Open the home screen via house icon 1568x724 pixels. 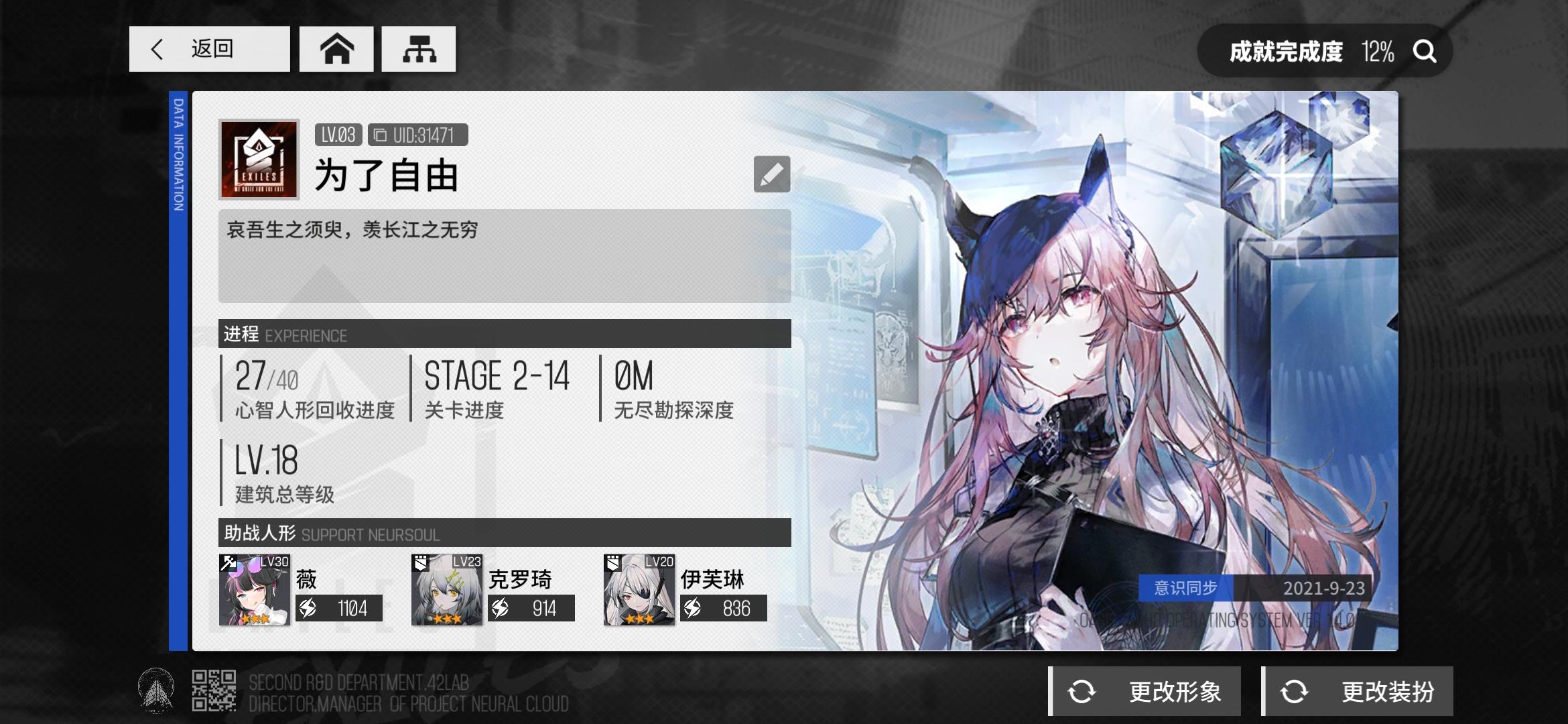click(x=337, y=48)
